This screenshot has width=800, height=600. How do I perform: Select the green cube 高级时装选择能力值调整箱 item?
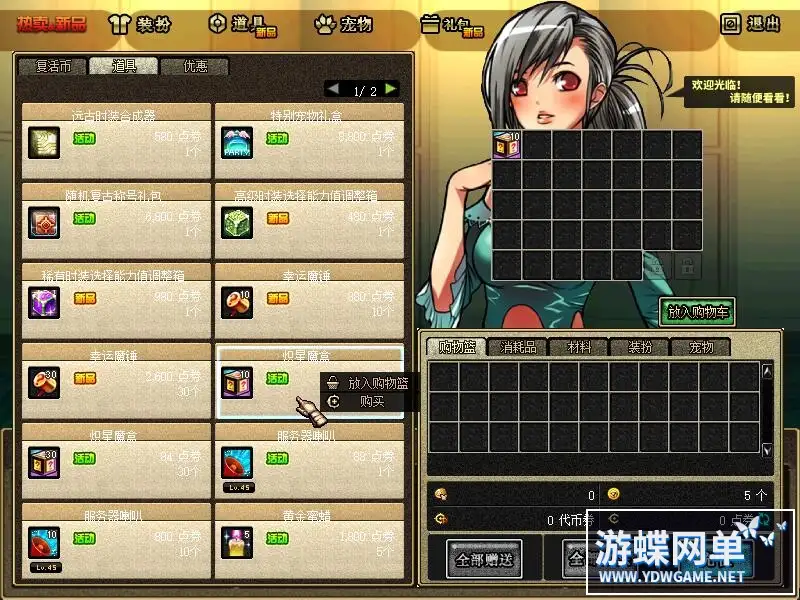pos(236,220)
